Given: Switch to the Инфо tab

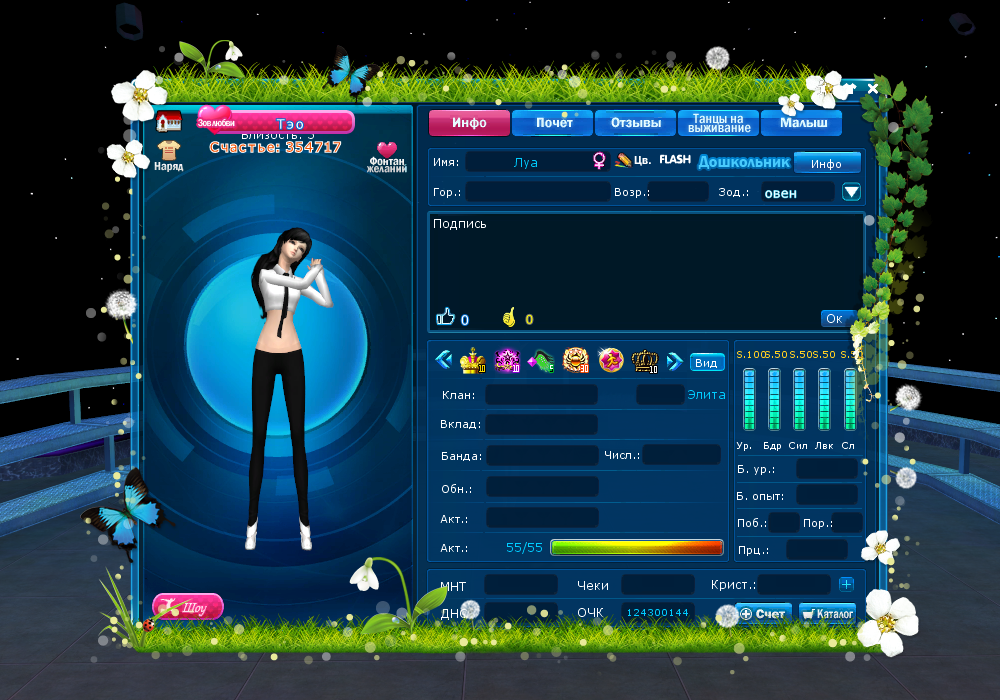Looking at the screenshot, I should pos(469,123).
